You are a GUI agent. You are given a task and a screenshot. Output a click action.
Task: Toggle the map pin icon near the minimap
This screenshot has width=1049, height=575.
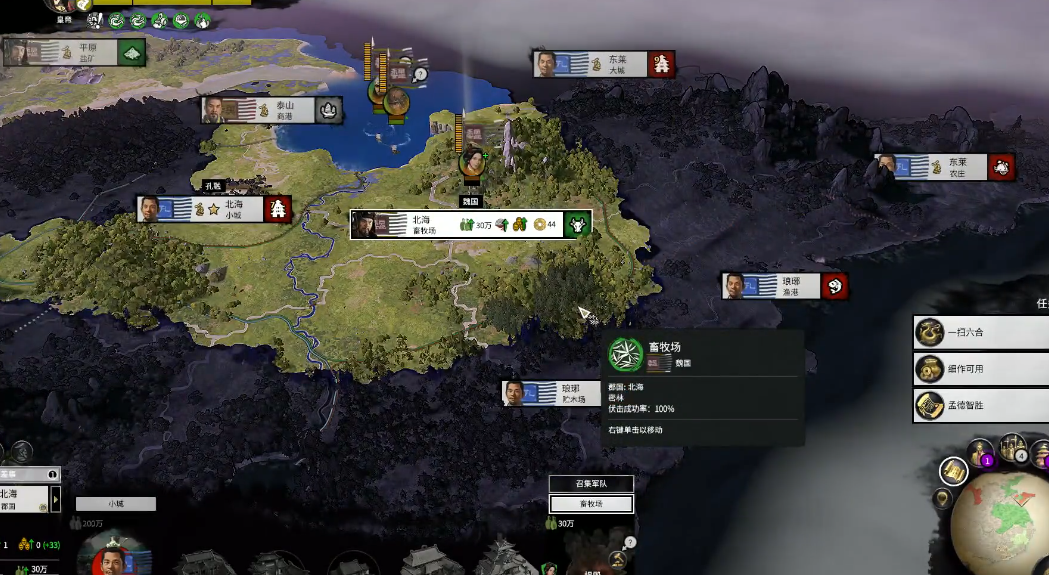pos(942,498)
